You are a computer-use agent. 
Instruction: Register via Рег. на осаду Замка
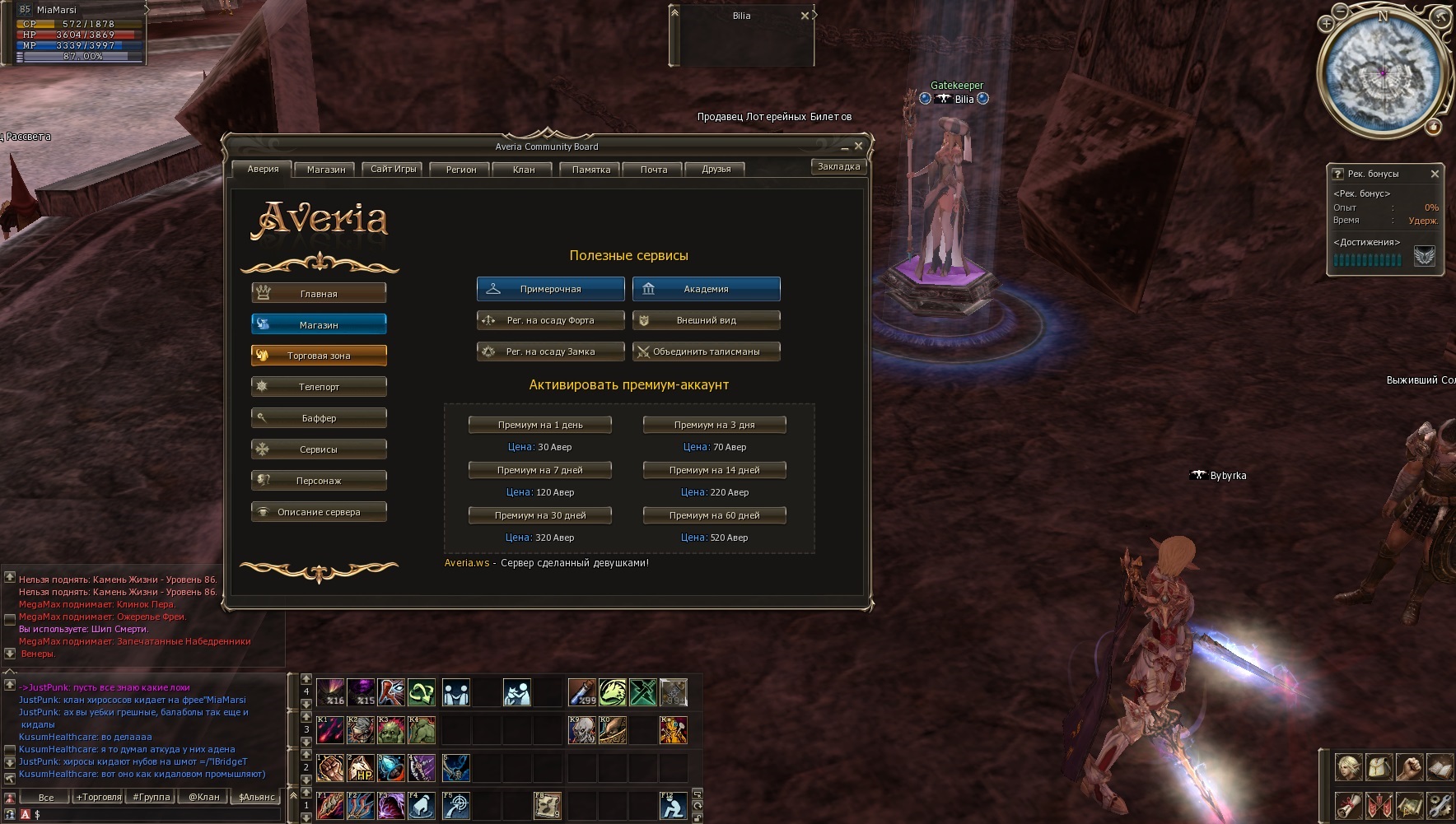coord(550,351)
